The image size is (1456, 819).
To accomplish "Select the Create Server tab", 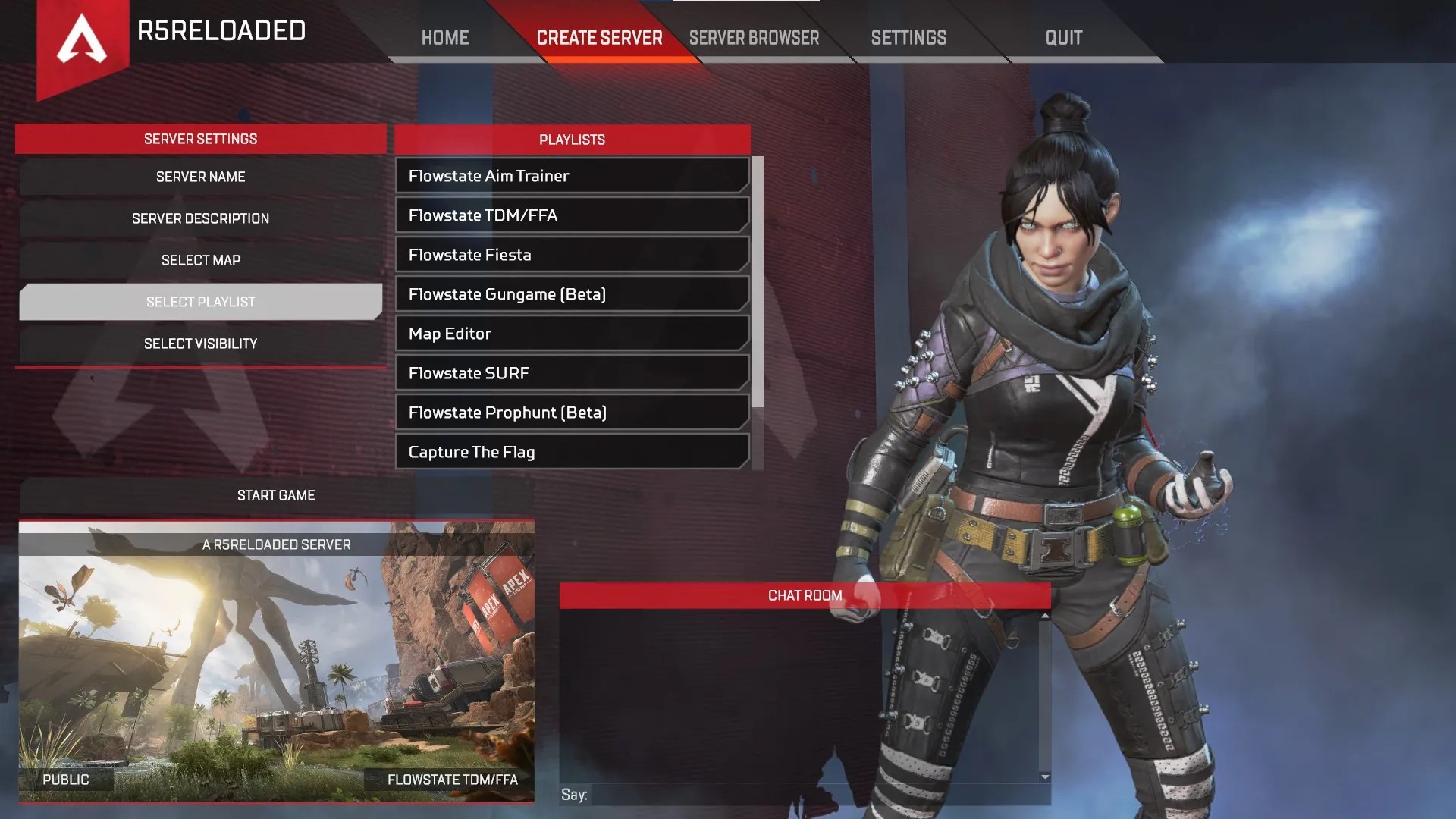I will (x=600, y=37).
